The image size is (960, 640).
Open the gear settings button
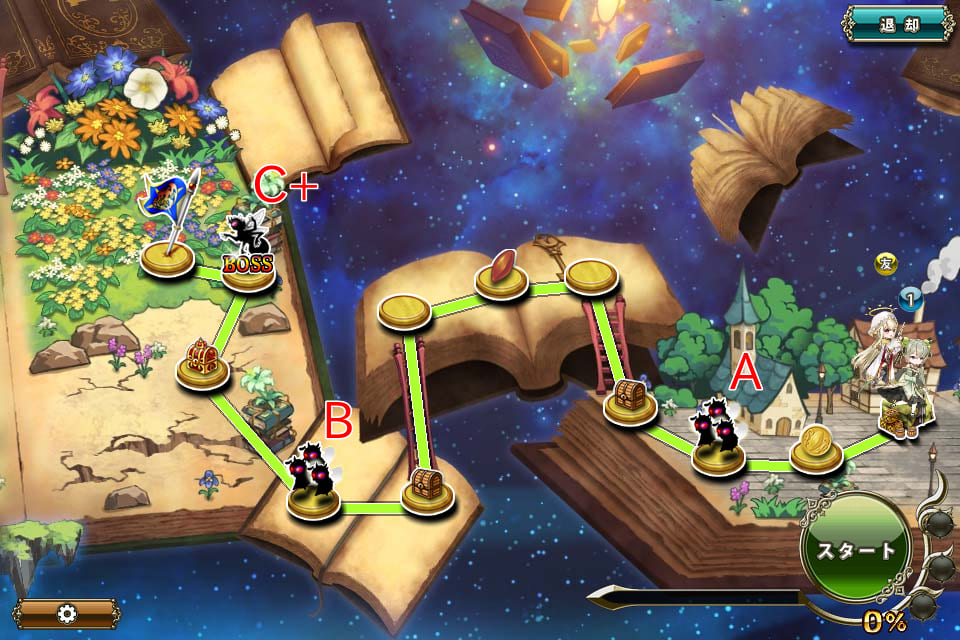(66, 613)
